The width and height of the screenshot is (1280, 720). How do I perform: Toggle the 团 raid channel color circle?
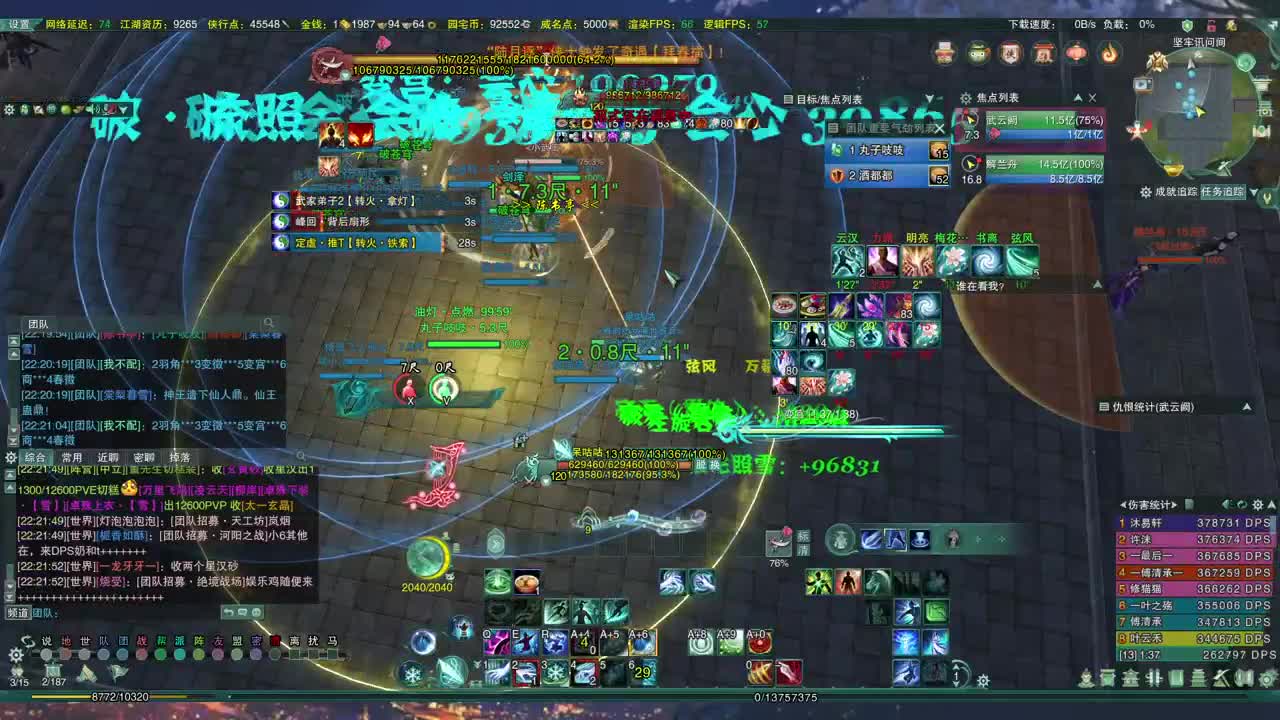122,652
